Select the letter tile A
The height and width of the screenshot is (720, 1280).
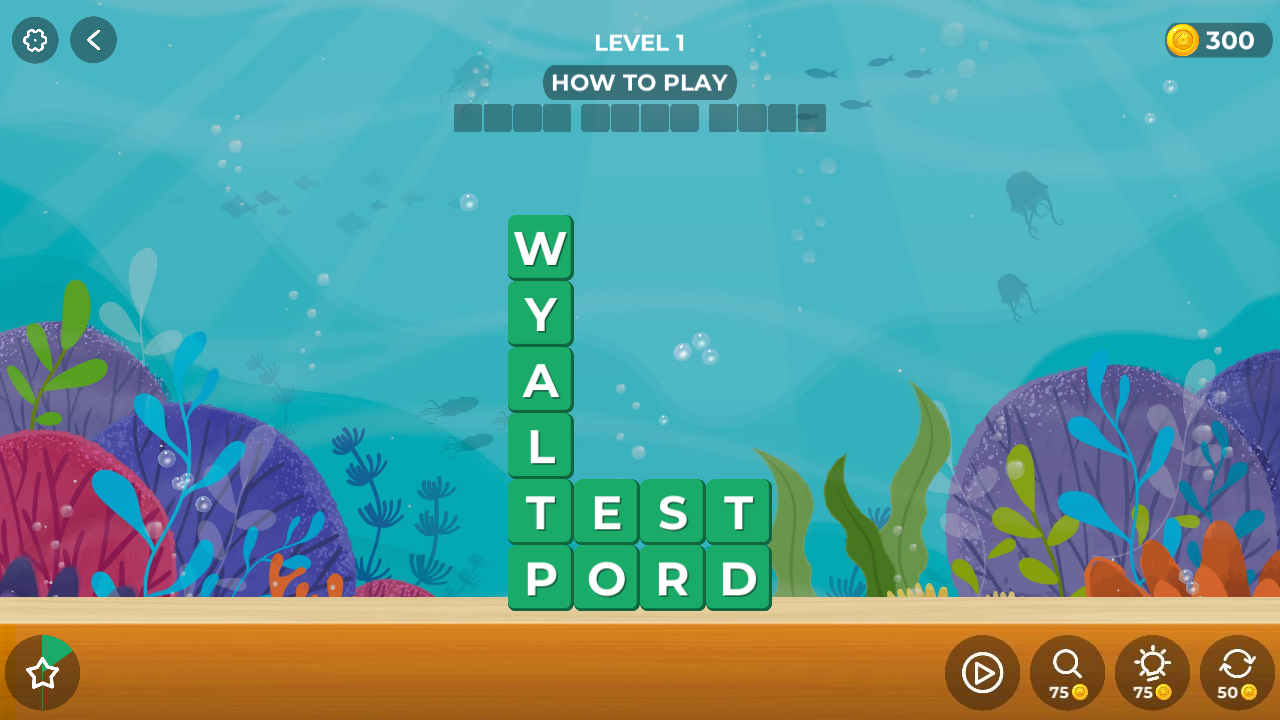(x=540, y=379)
